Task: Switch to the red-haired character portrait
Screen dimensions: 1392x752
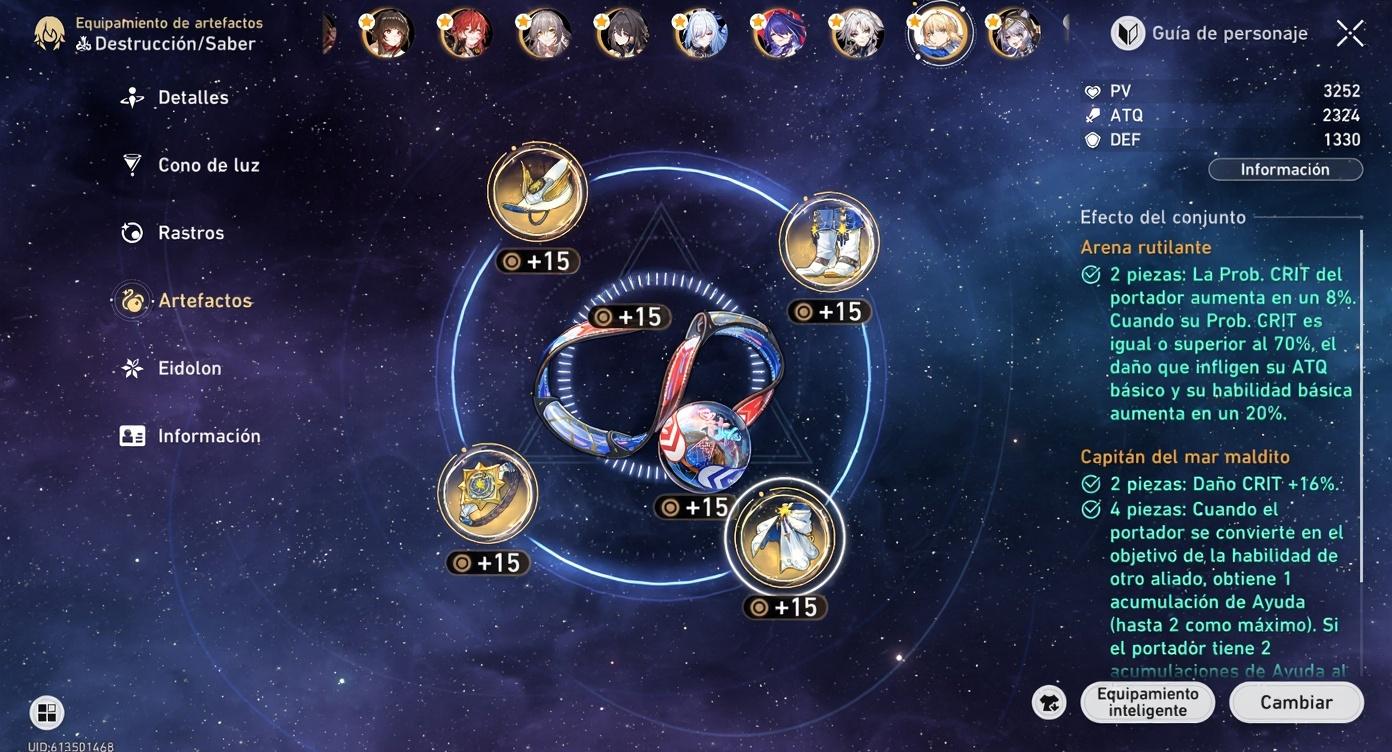Action: (x=465, y=34)
